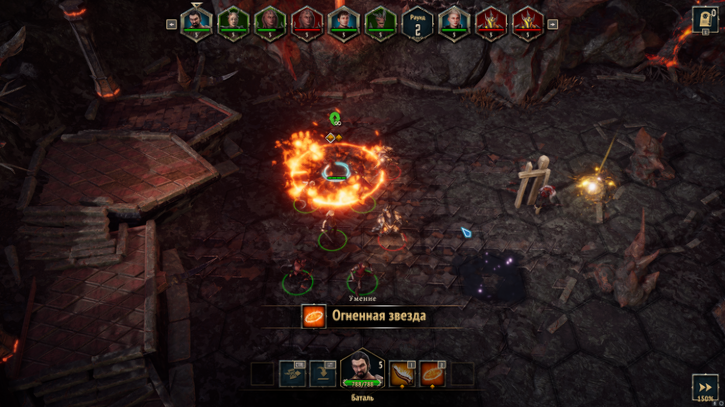Select the blond unit after the round marker
This screenshot has width=725, height=407.
point(454,21)
